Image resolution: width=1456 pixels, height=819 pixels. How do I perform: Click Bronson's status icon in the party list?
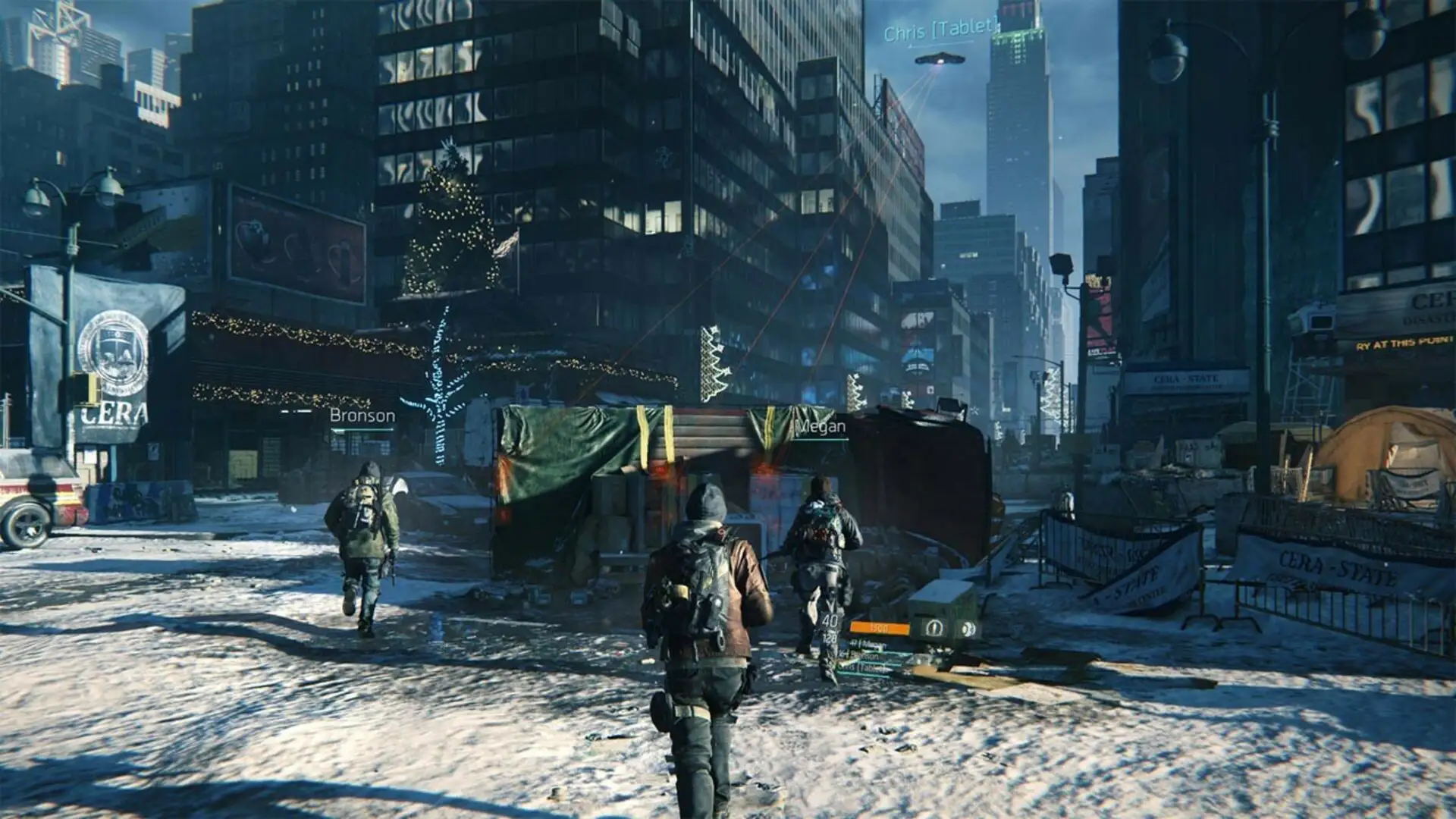coord(847,655)
